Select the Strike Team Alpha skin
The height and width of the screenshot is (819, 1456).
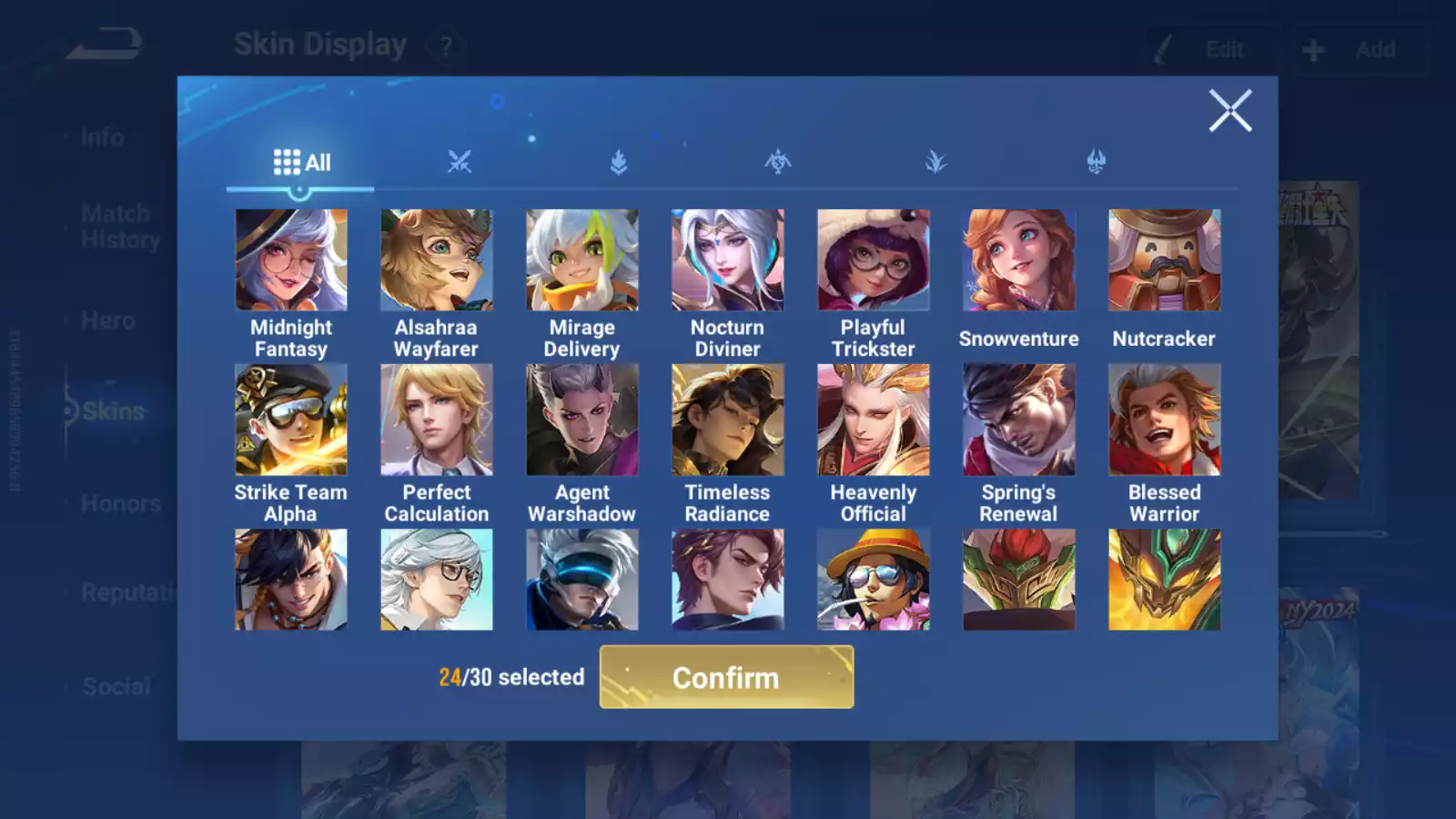click(291, 420)
